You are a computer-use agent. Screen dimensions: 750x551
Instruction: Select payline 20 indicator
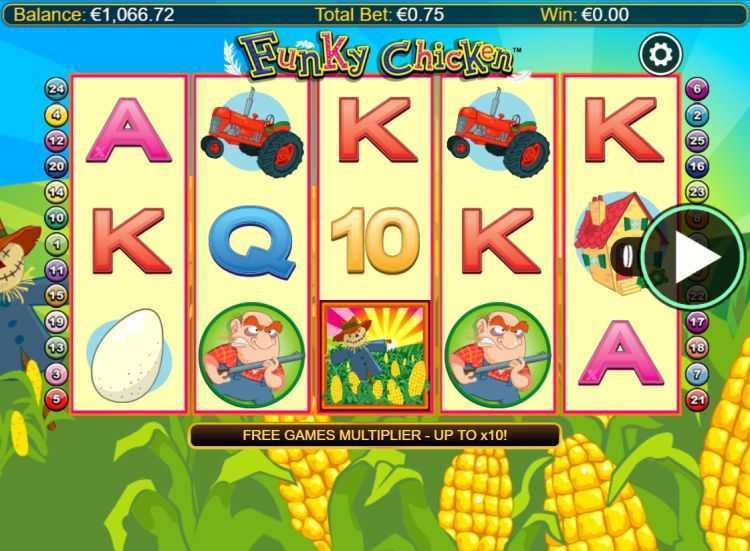click(57, 166)
